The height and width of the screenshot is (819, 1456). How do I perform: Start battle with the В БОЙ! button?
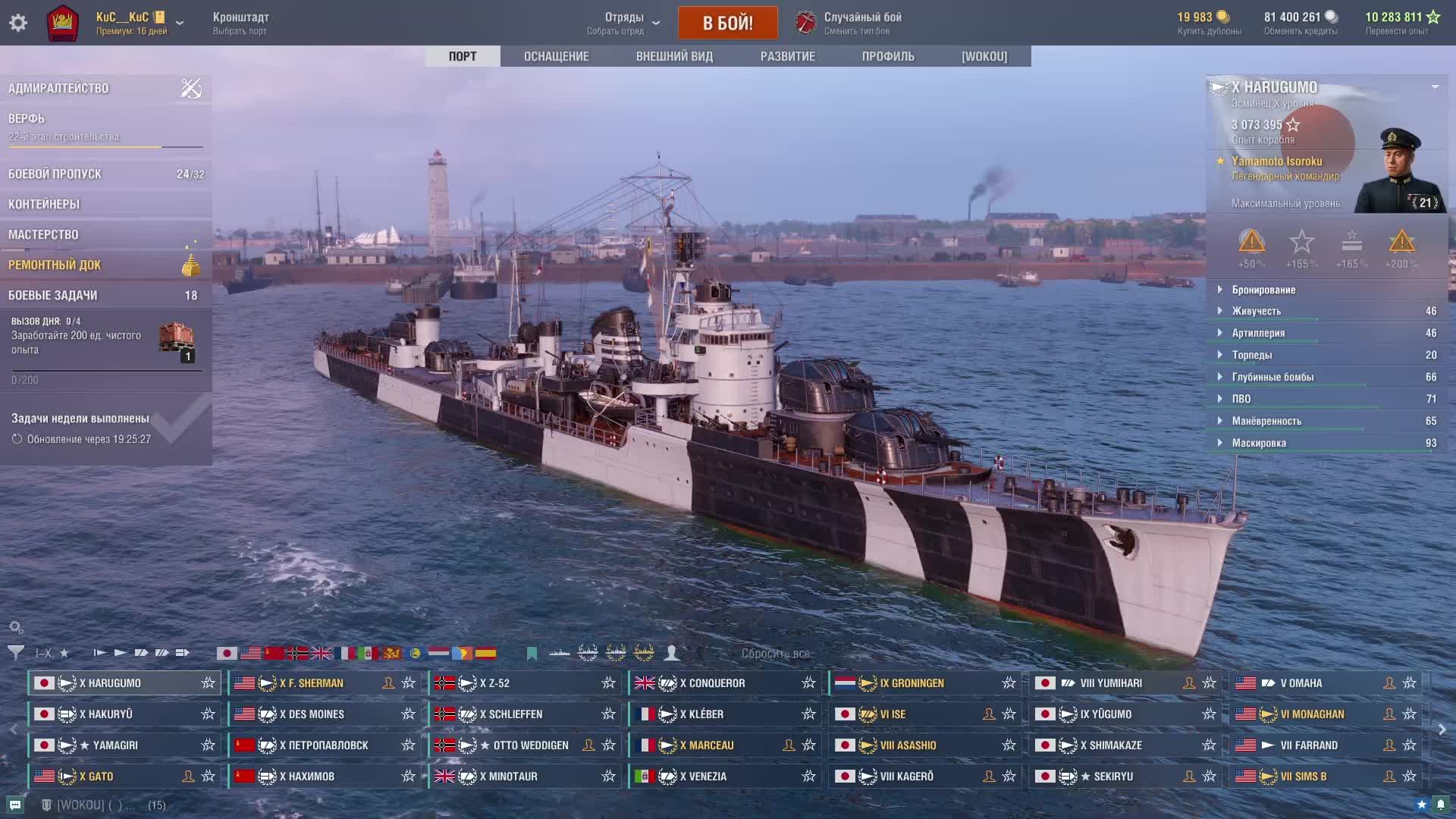[727, 23]
